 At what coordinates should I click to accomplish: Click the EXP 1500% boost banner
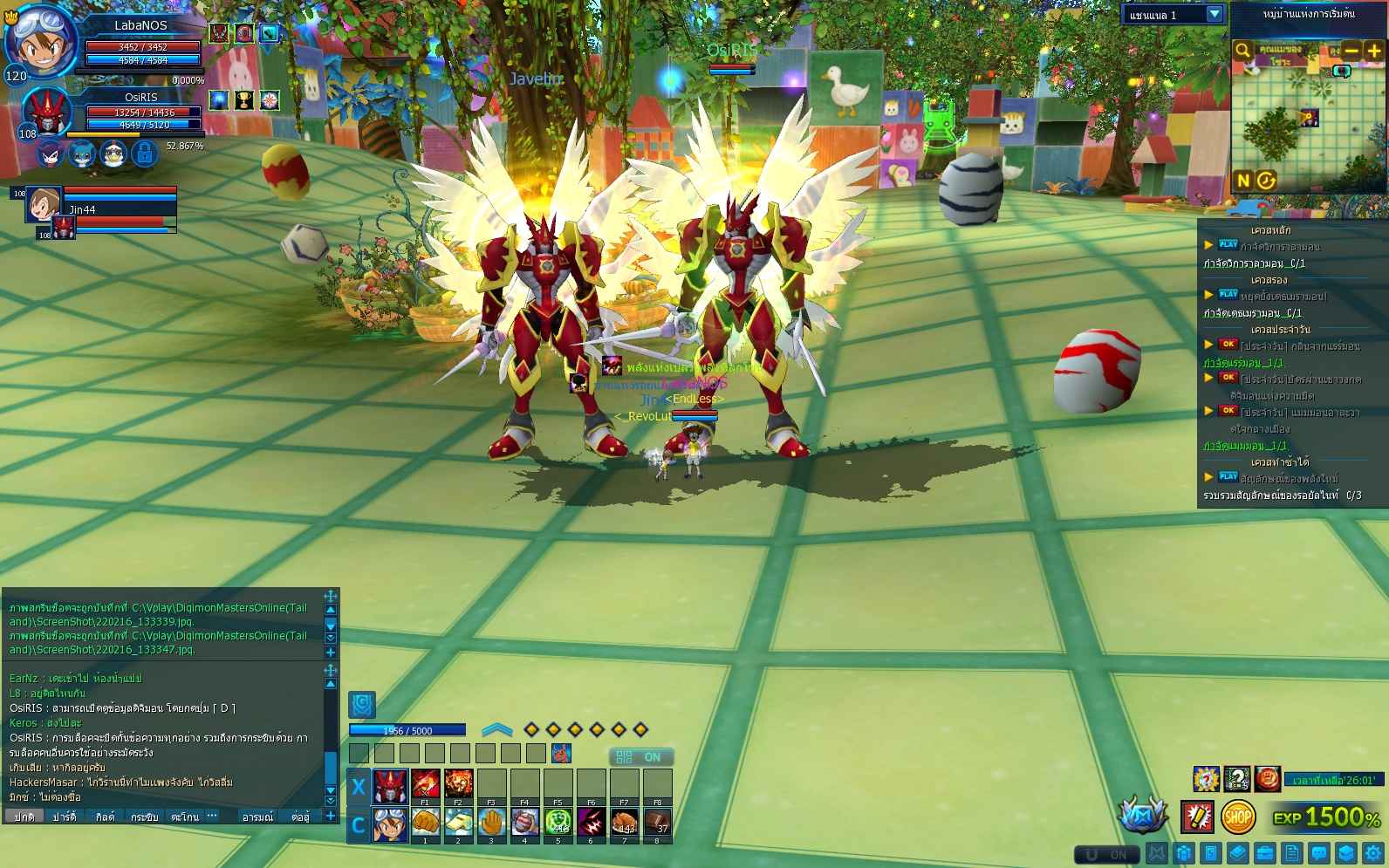1326,817
